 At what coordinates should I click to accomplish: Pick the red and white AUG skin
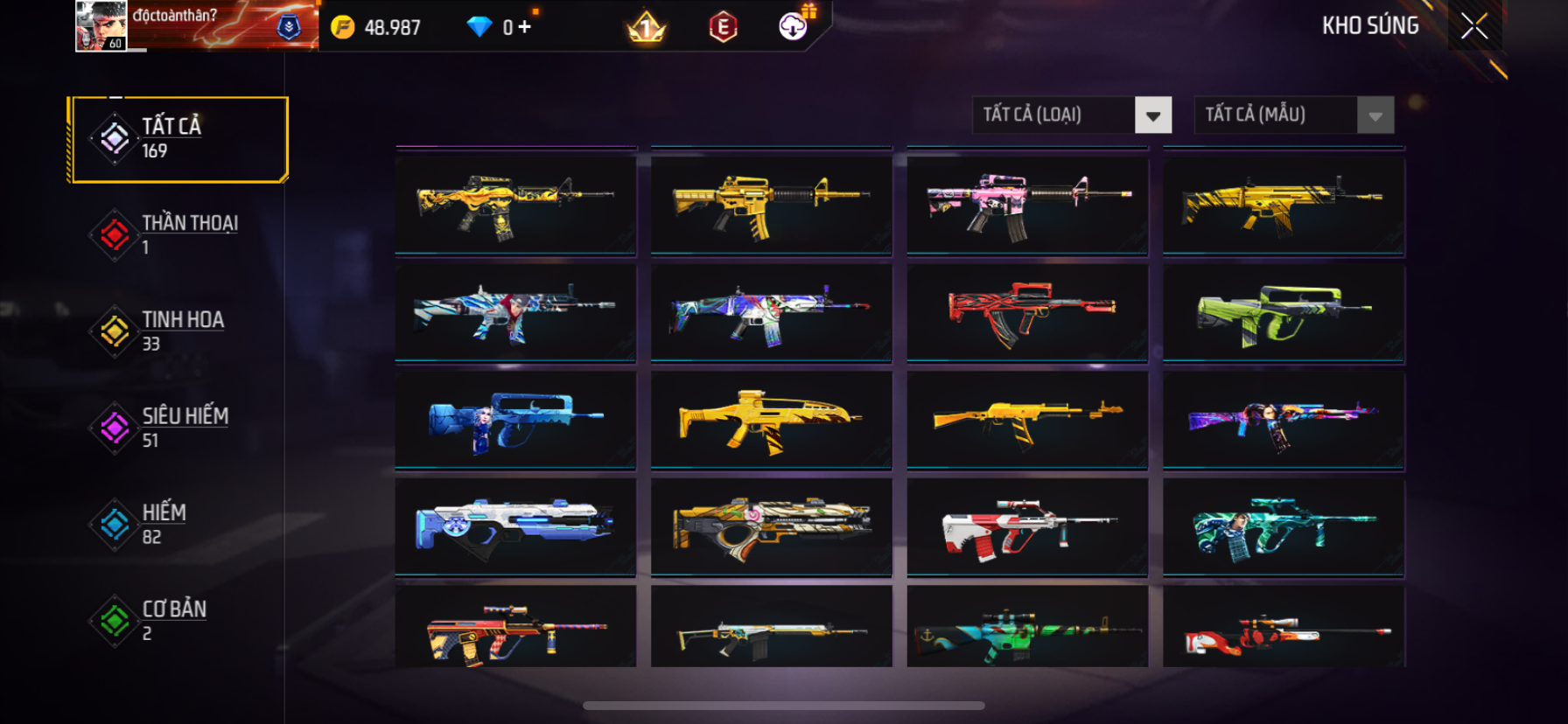(1027, 527)
